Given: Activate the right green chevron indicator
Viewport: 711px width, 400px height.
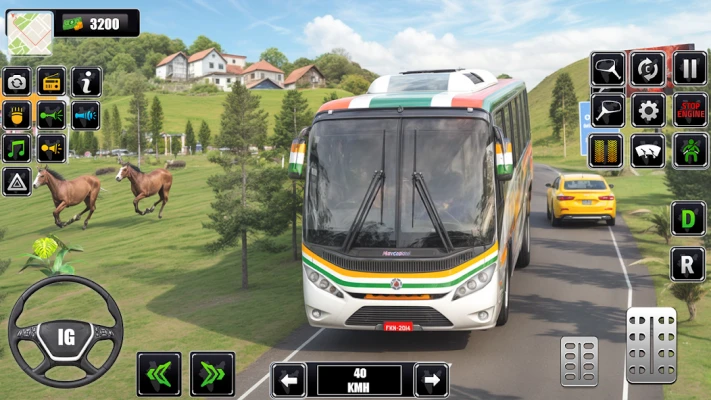Looking at the screenshot, I should click(x=212, y=374).
